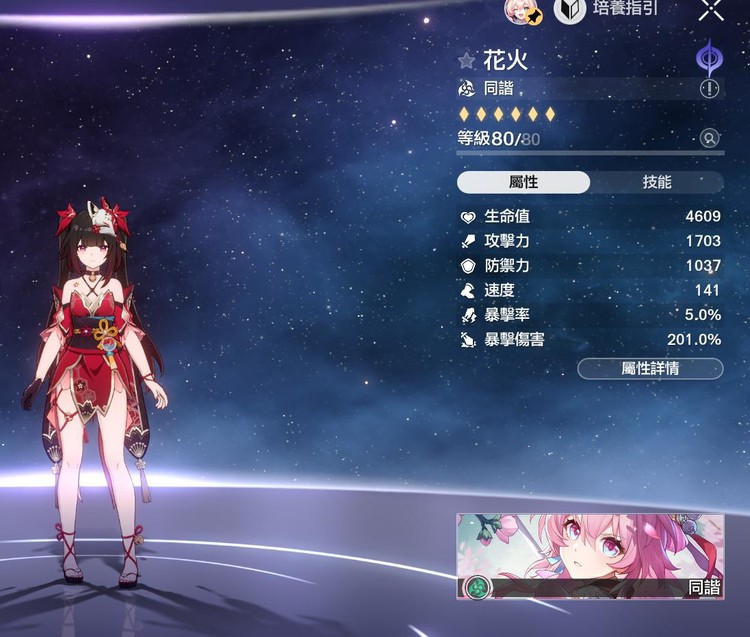This screenshot has width=750, height=637.
Task: Close the character screen with the X
Action: [x=711, y=9]
